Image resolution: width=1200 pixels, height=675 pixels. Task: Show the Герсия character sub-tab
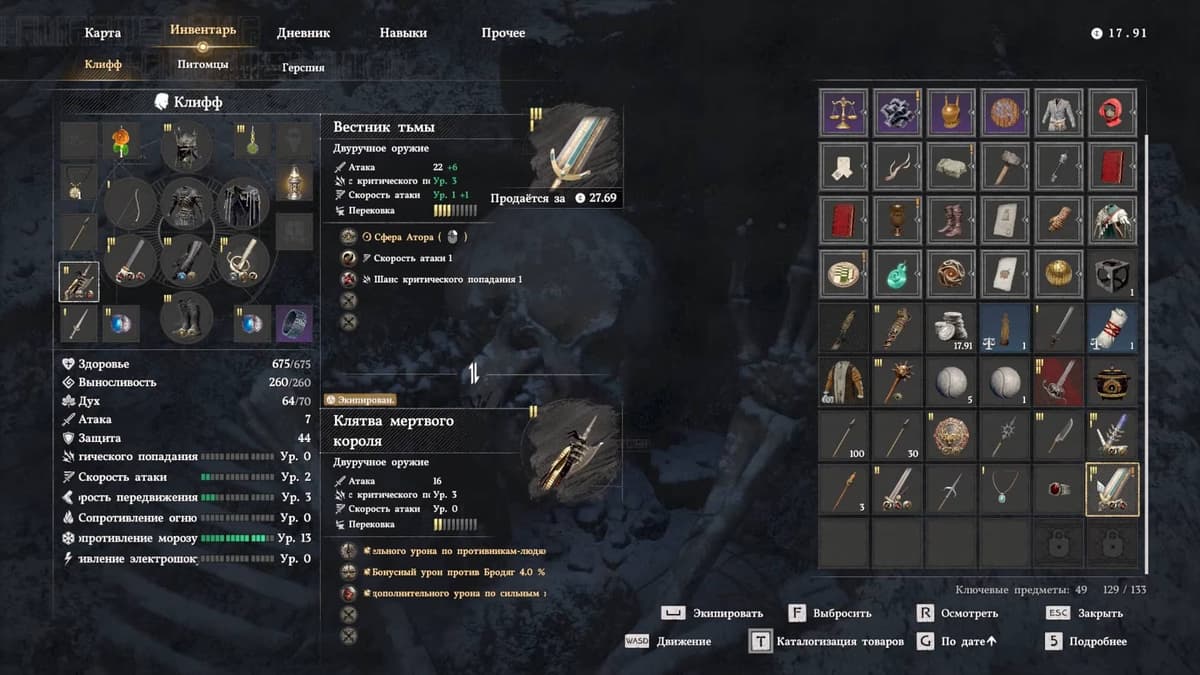pyautogui.click(x=303, y=67)
